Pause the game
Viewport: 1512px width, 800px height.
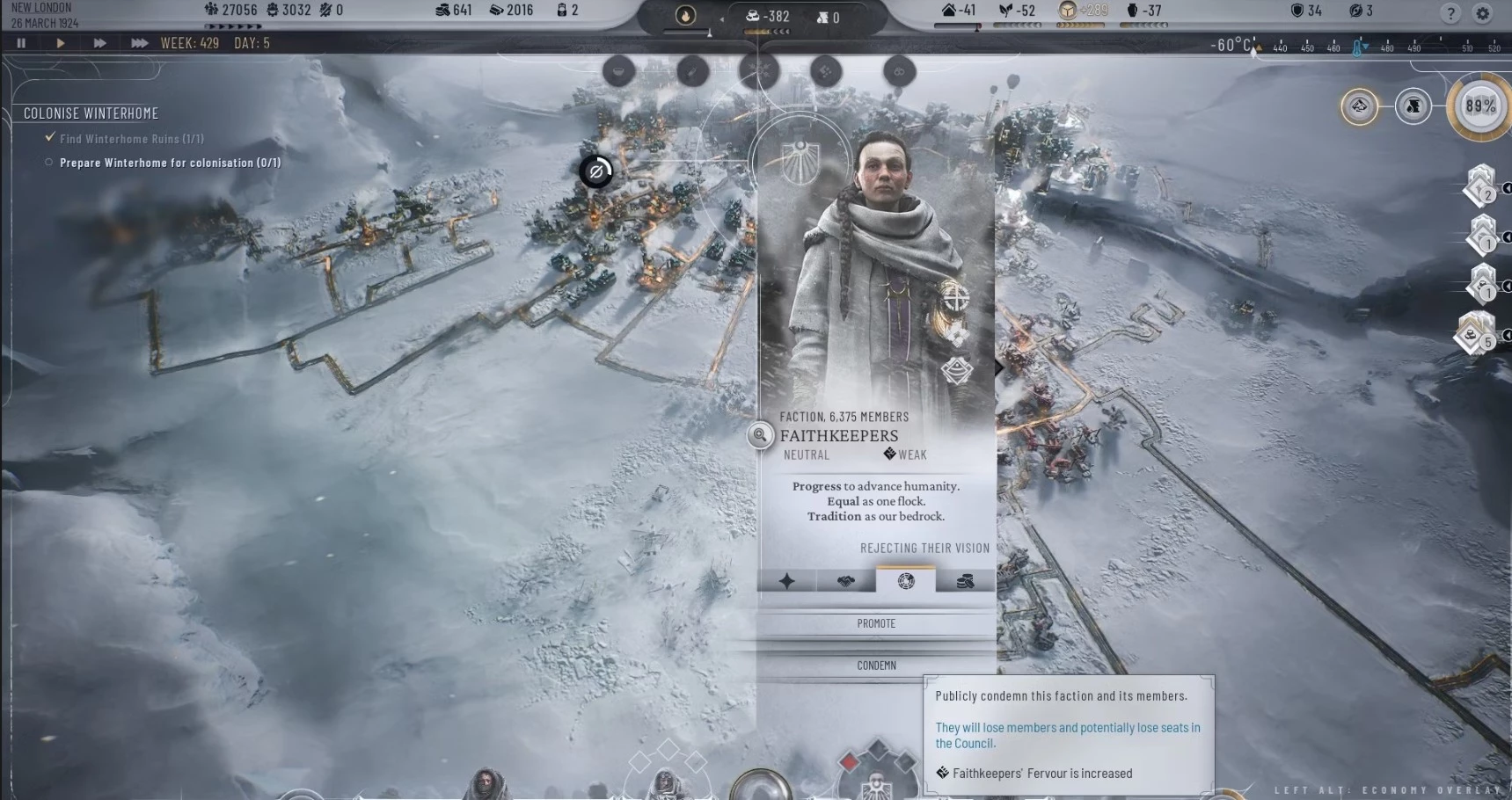coord(21,43)
